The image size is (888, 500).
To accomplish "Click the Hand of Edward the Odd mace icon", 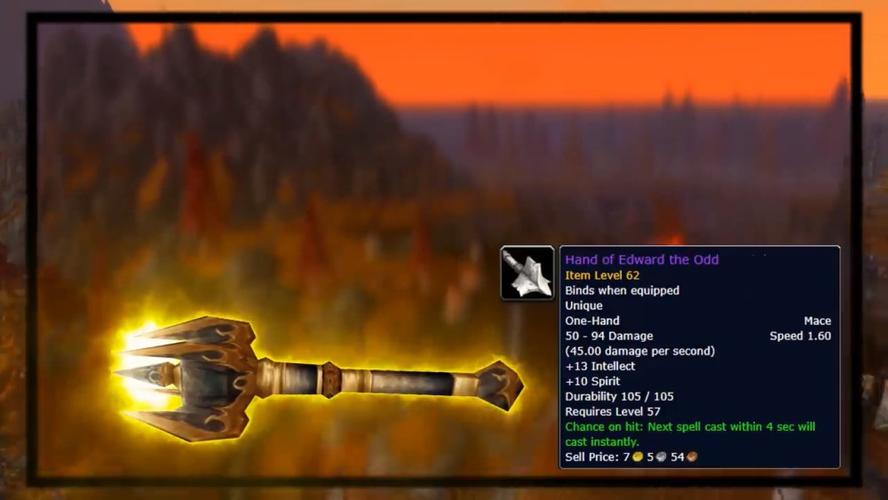I will coord(527,273).
